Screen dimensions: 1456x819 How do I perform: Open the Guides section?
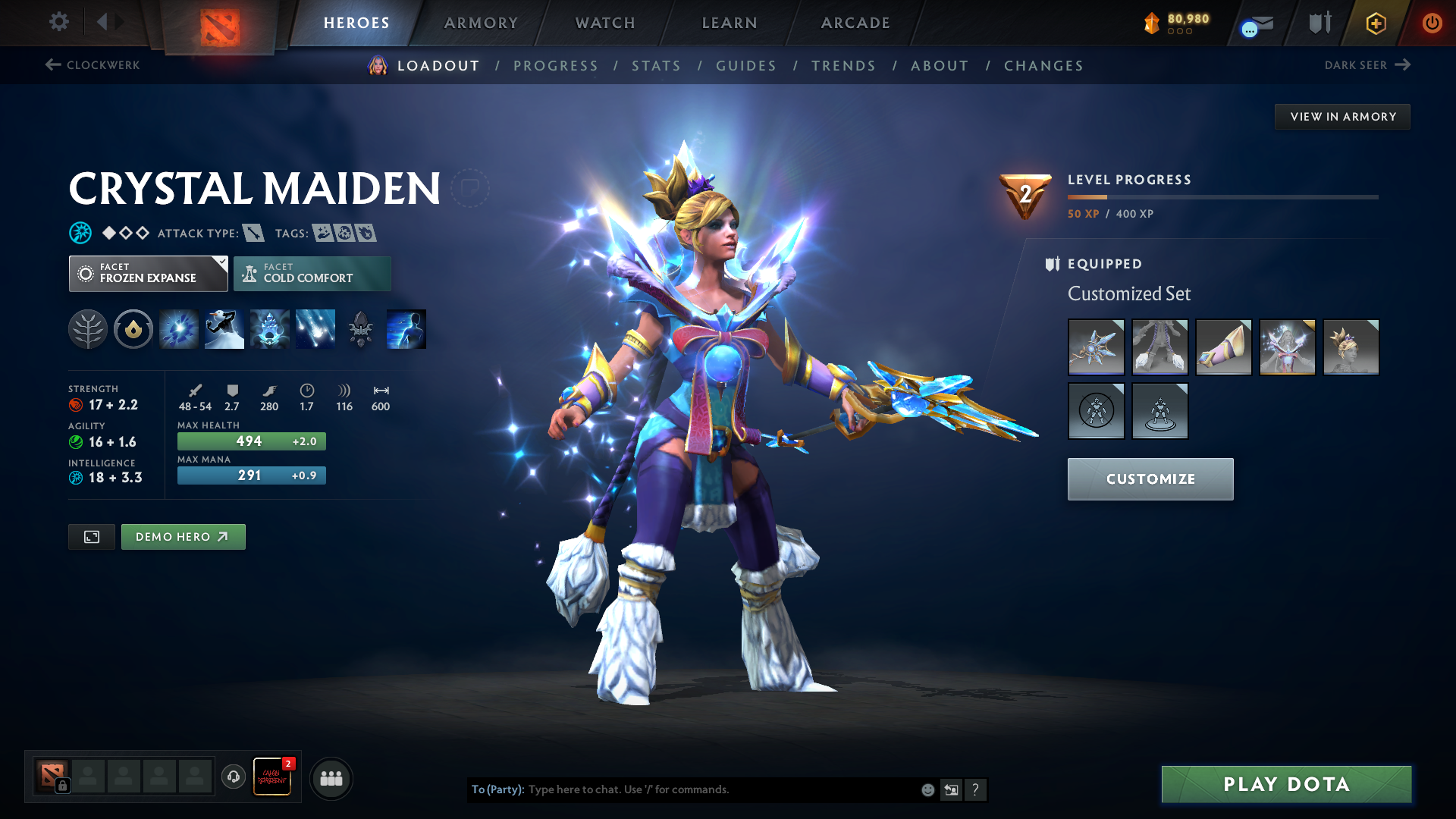click(746, 66)
